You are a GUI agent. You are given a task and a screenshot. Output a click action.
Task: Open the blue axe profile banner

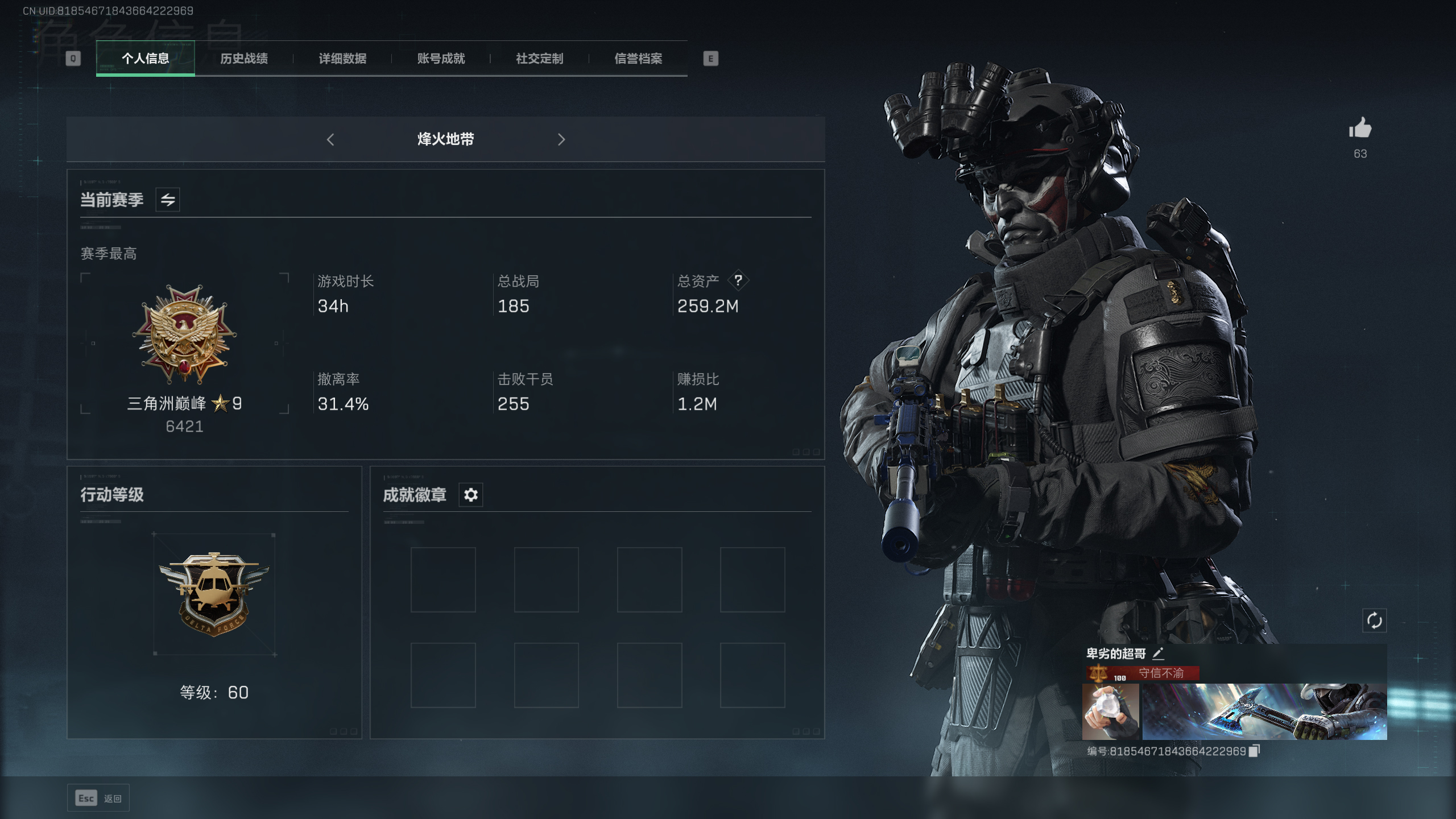coord(1264,712)
